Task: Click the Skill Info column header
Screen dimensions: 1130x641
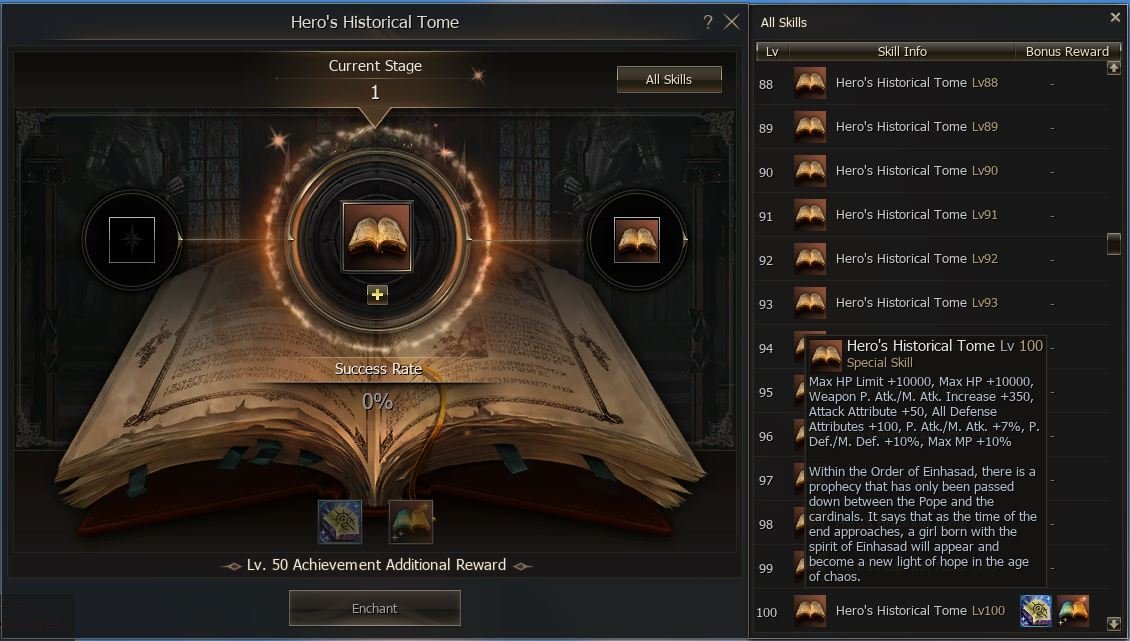Action: [902, 51]
